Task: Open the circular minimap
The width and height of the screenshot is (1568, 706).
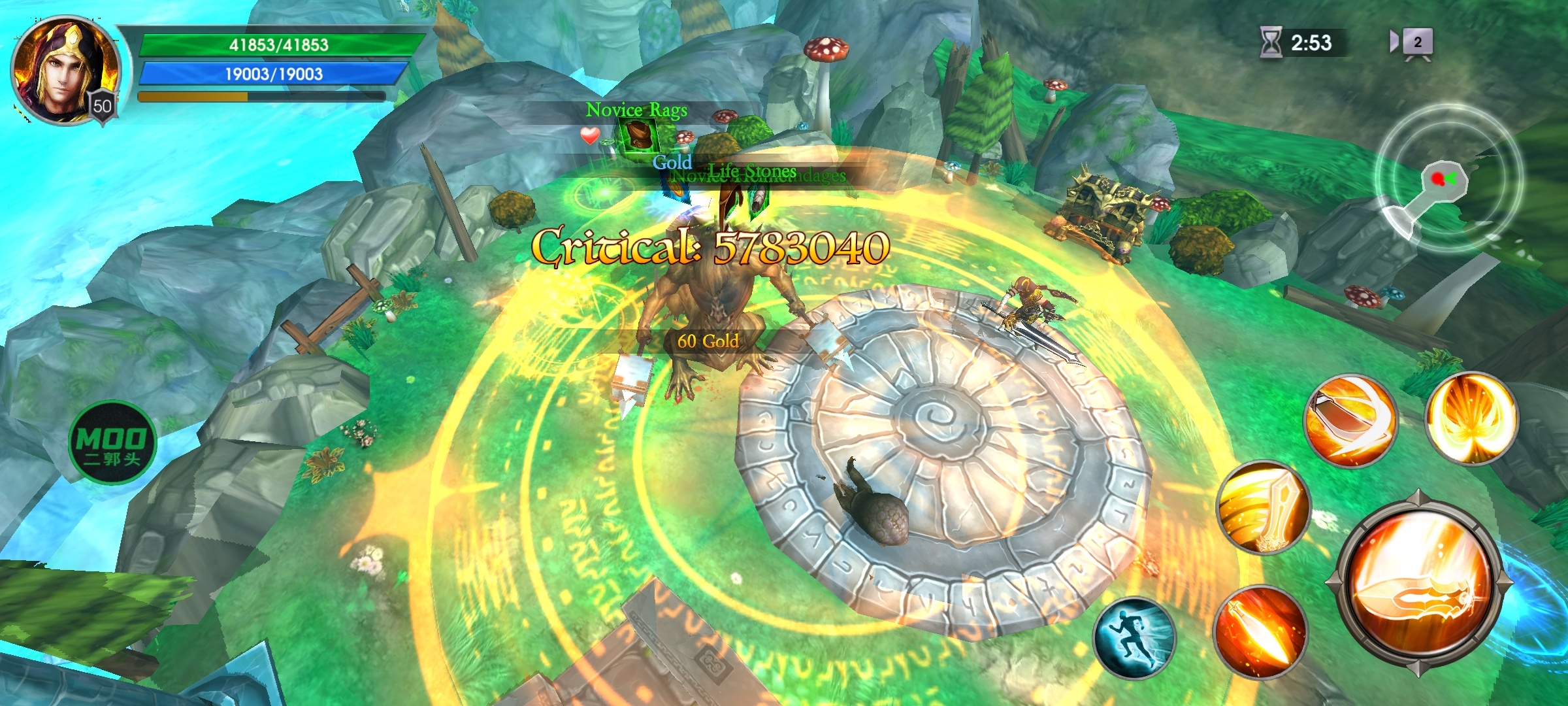Action: point(1449,178)
